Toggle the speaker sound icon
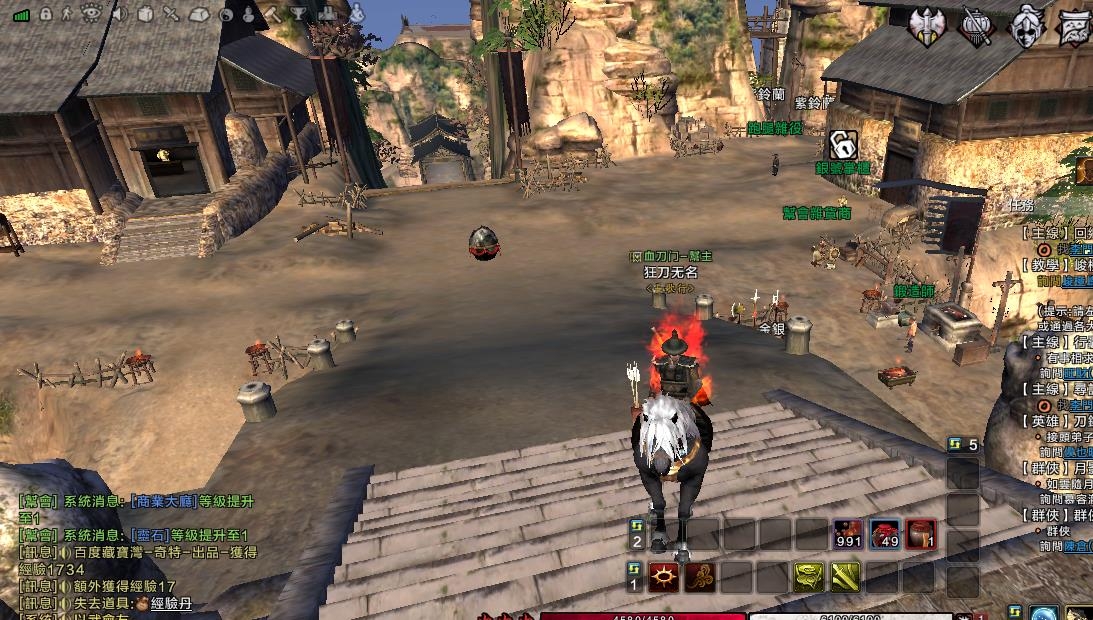Viewport: 1093px width, 620px height. pyautogui.click(x=119, y=13)
